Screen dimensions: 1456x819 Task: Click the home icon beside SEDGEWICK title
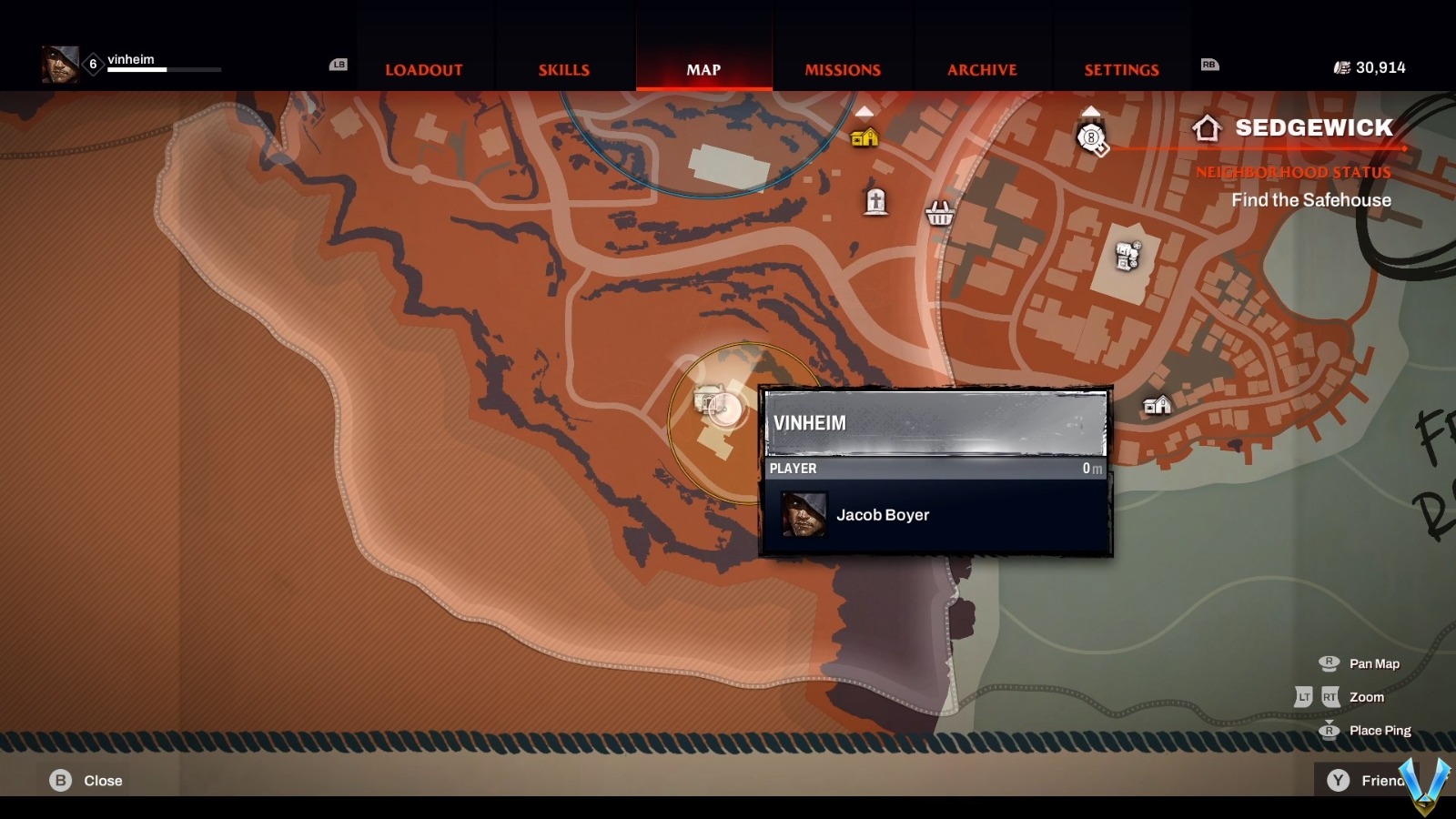tap(1207, 128)
